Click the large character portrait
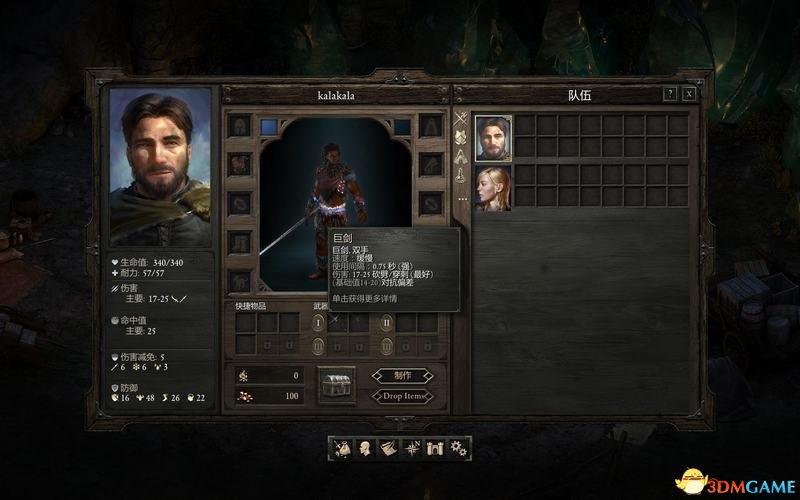 coord(160,167)
